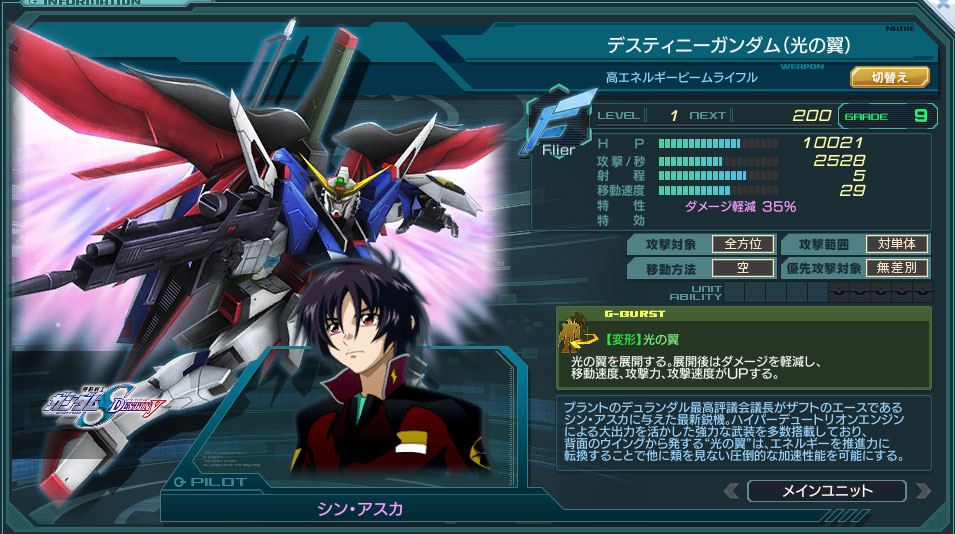Go to next unit with right arrow
The height and width of the screenshot is (534, 955).
(x=922, y=491)
